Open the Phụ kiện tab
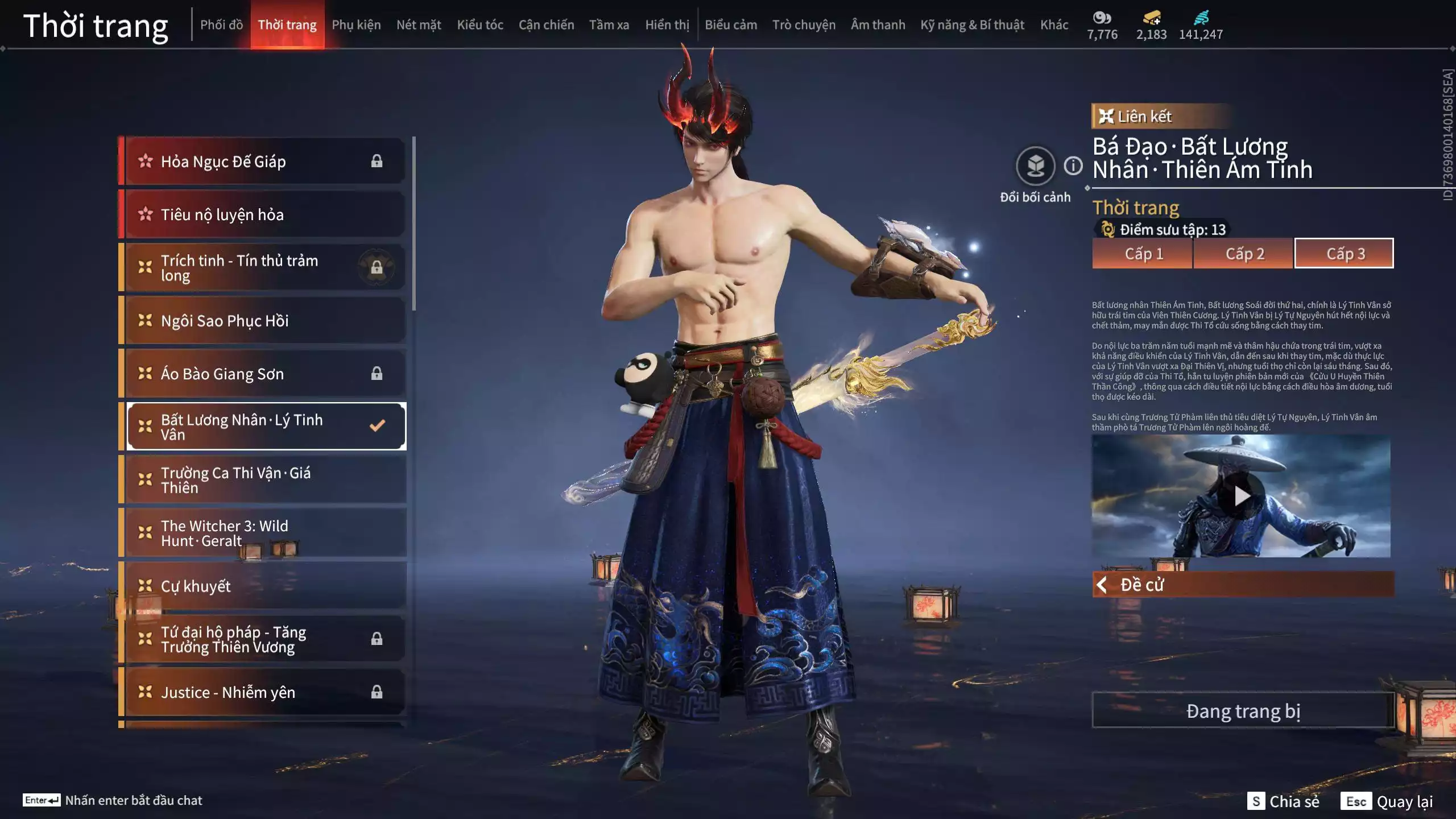1456x819 pixels. (x=356, y=25)
